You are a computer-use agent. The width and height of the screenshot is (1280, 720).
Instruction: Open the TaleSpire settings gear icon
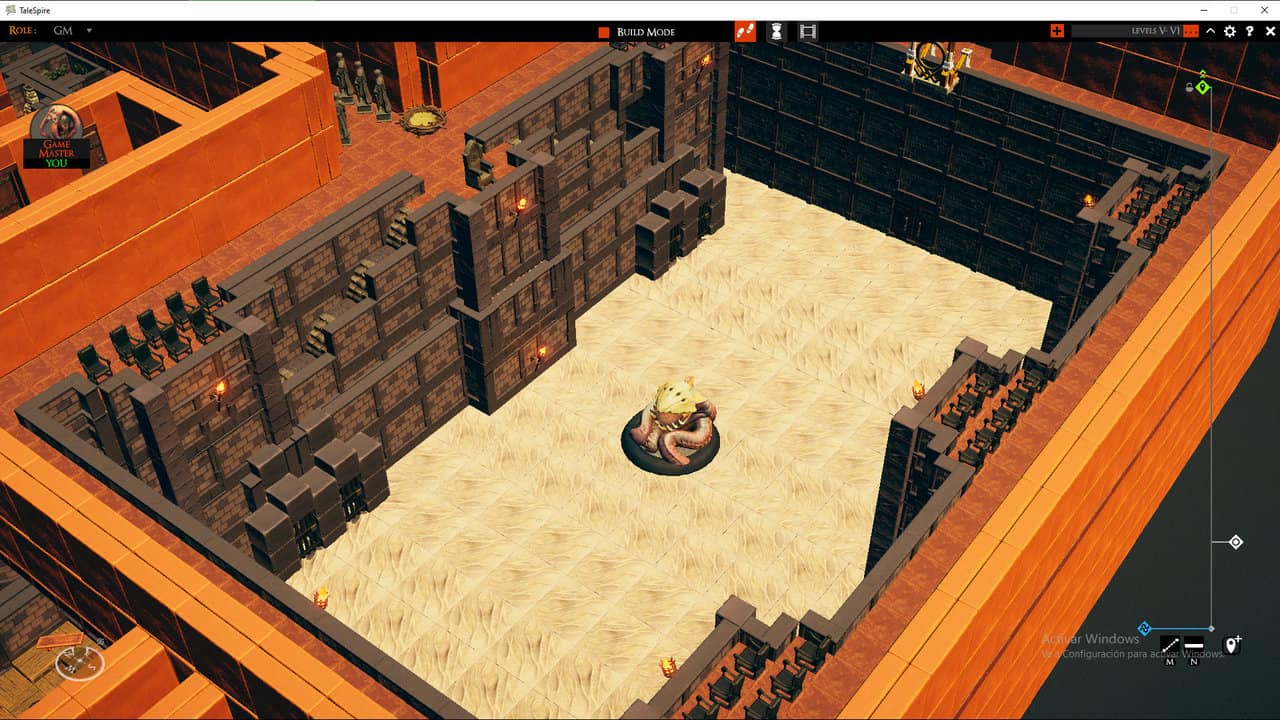pyautogui.click(x=1230, y=30)
